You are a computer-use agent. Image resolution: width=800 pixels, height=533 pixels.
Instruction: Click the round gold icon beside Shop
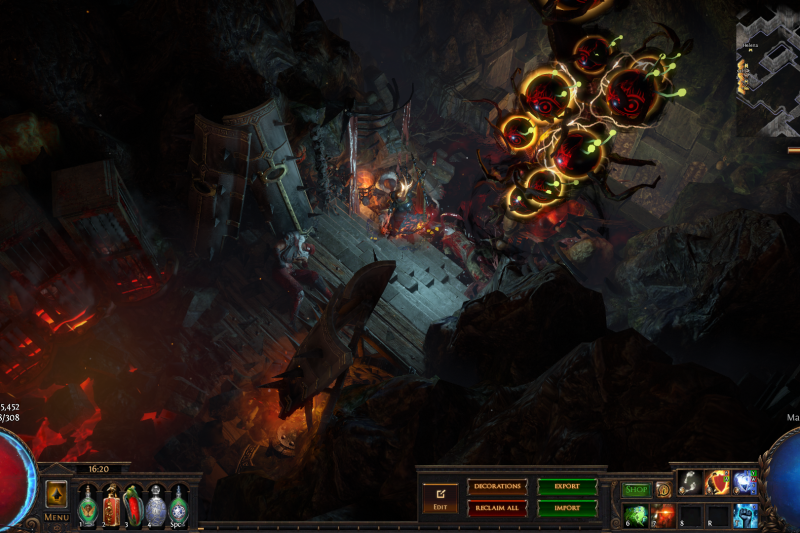[662, 490]
